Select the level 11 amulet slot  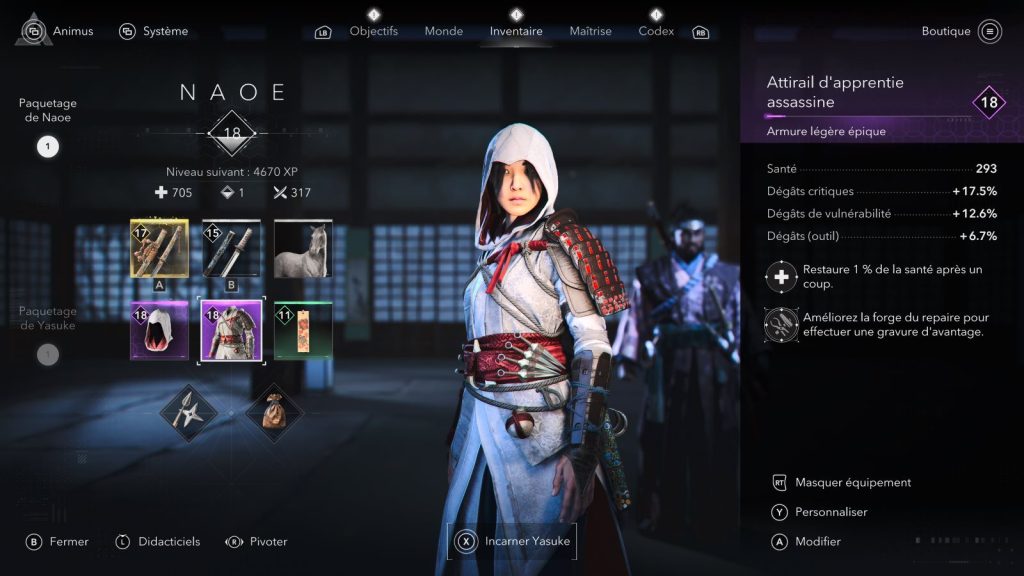(302, 331)
